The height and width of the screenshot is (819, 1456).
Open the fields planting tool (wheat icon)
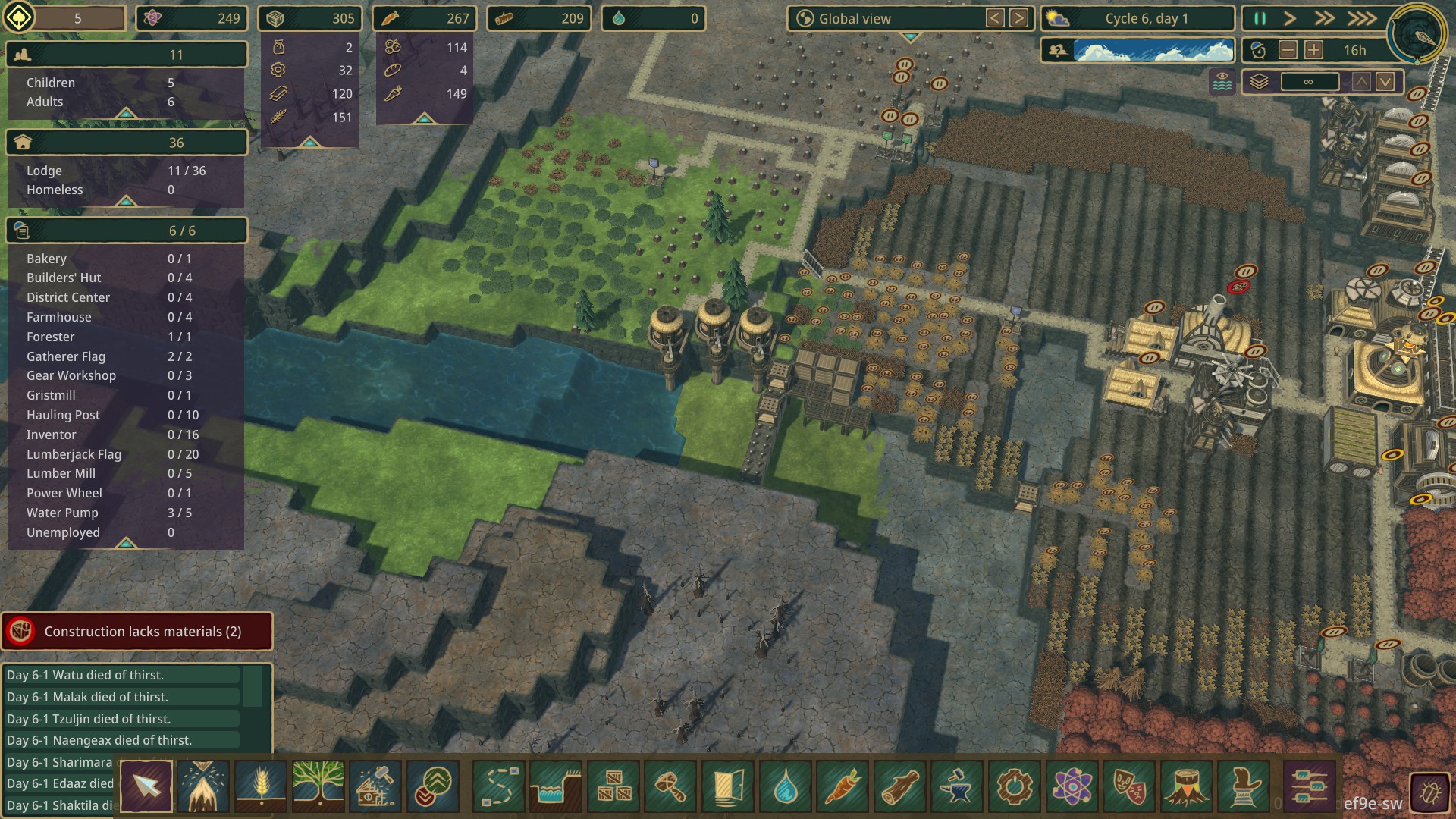[x=261, y=786]
